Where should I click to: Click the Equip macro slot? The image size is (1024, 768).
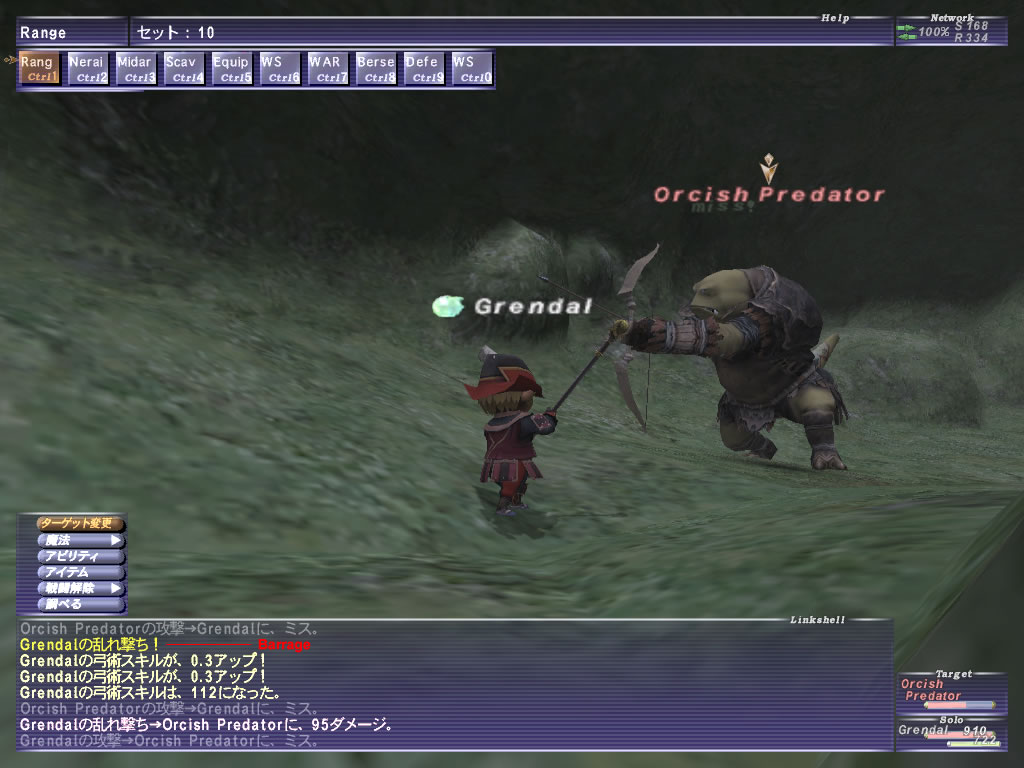[x=231, y=69]
